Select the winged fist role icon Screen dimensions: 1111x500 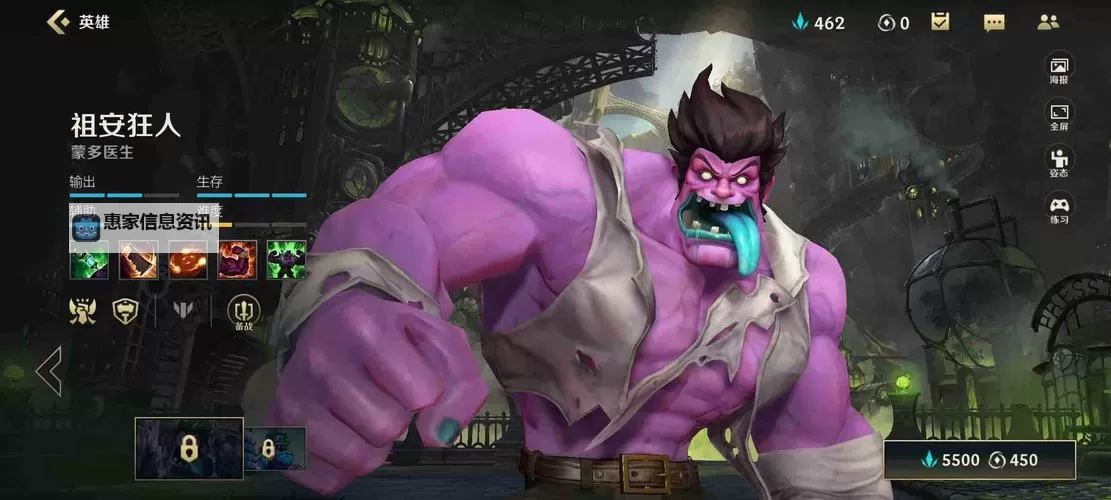[82, 309]
